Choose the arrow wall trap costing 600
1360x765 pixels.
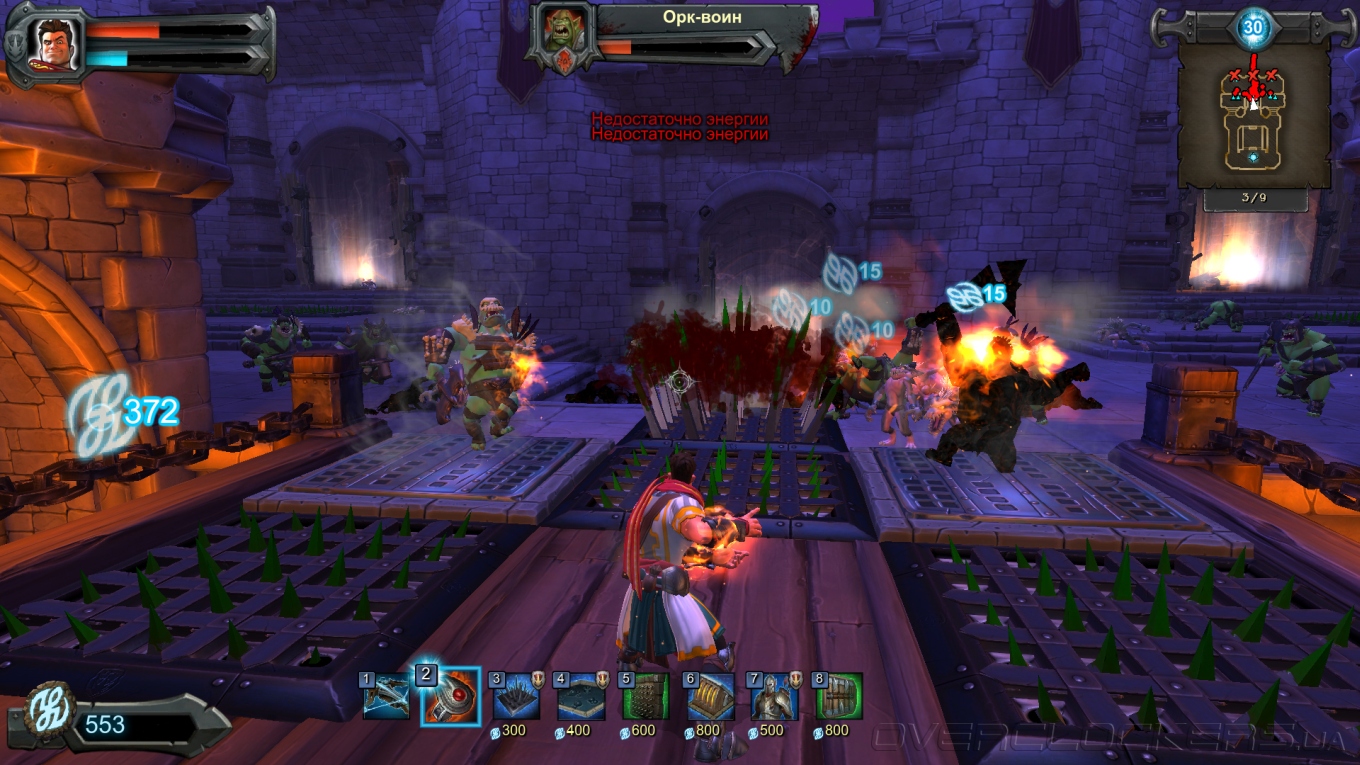(645, 697)
